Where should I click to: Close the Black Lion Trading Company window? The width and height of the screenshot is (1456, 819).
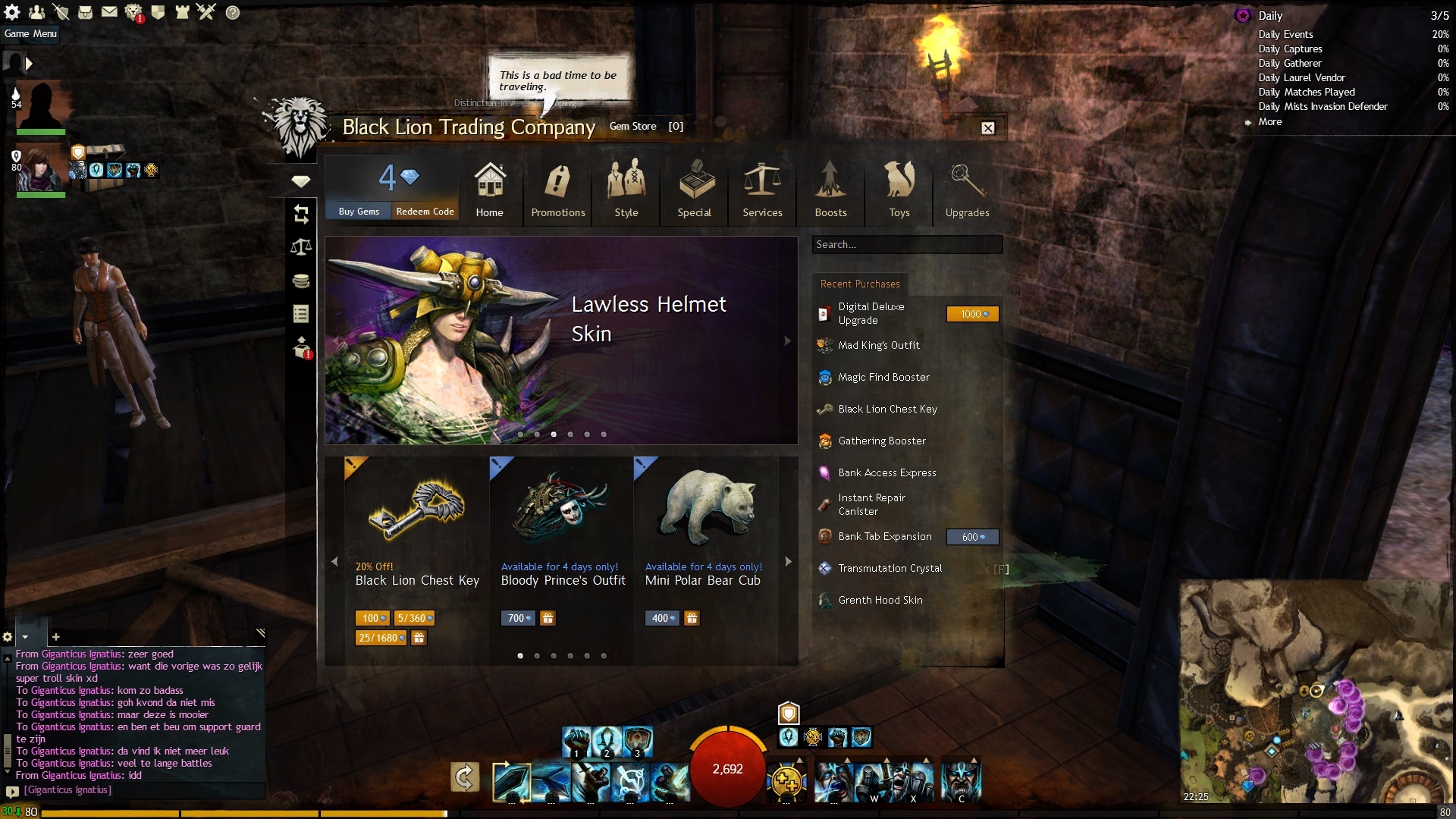[987, 128]
